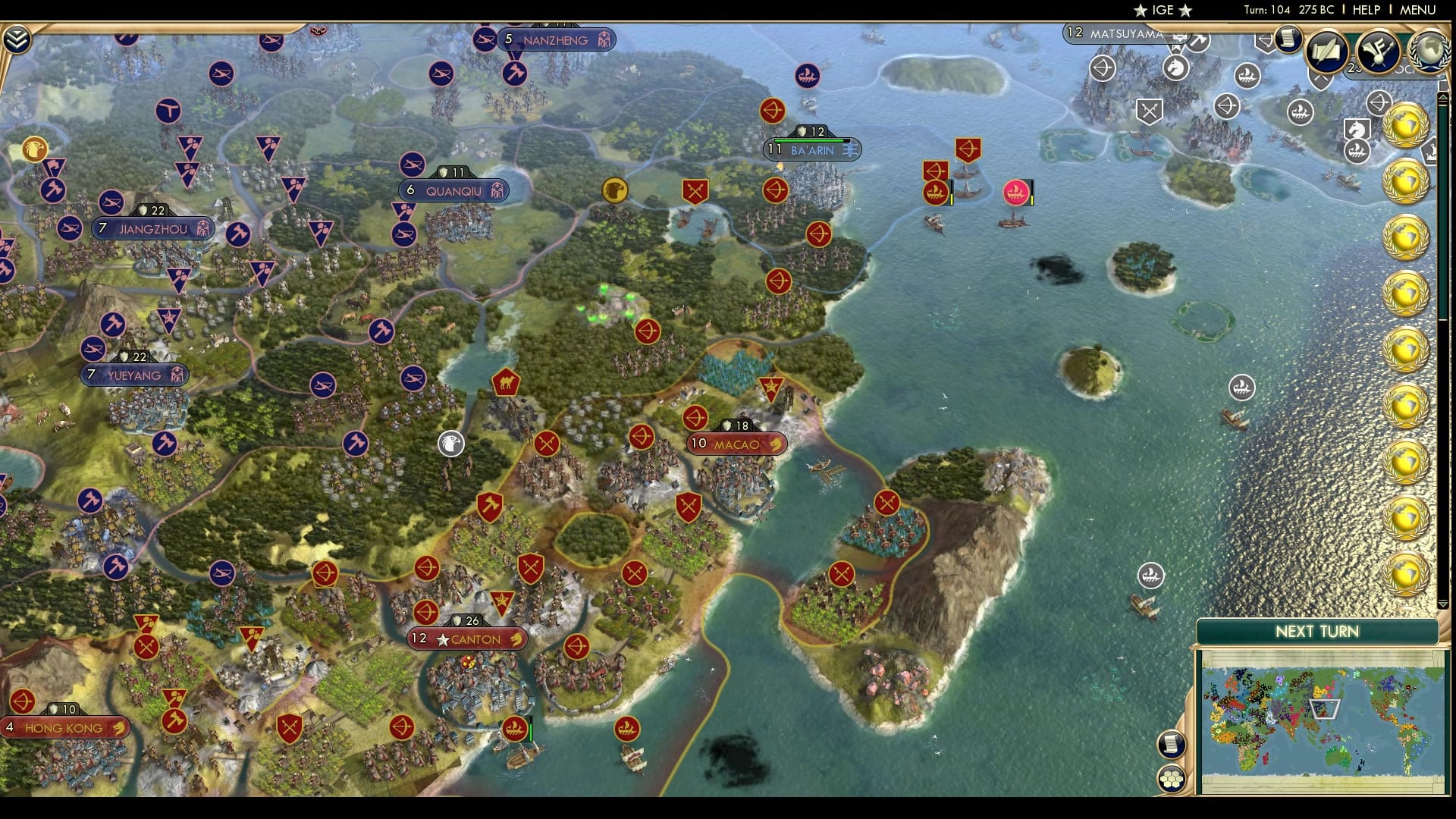The image size is (1456, 819).
Task: Select the camel archer unit icon near Macao
Action: coord(507,383)
